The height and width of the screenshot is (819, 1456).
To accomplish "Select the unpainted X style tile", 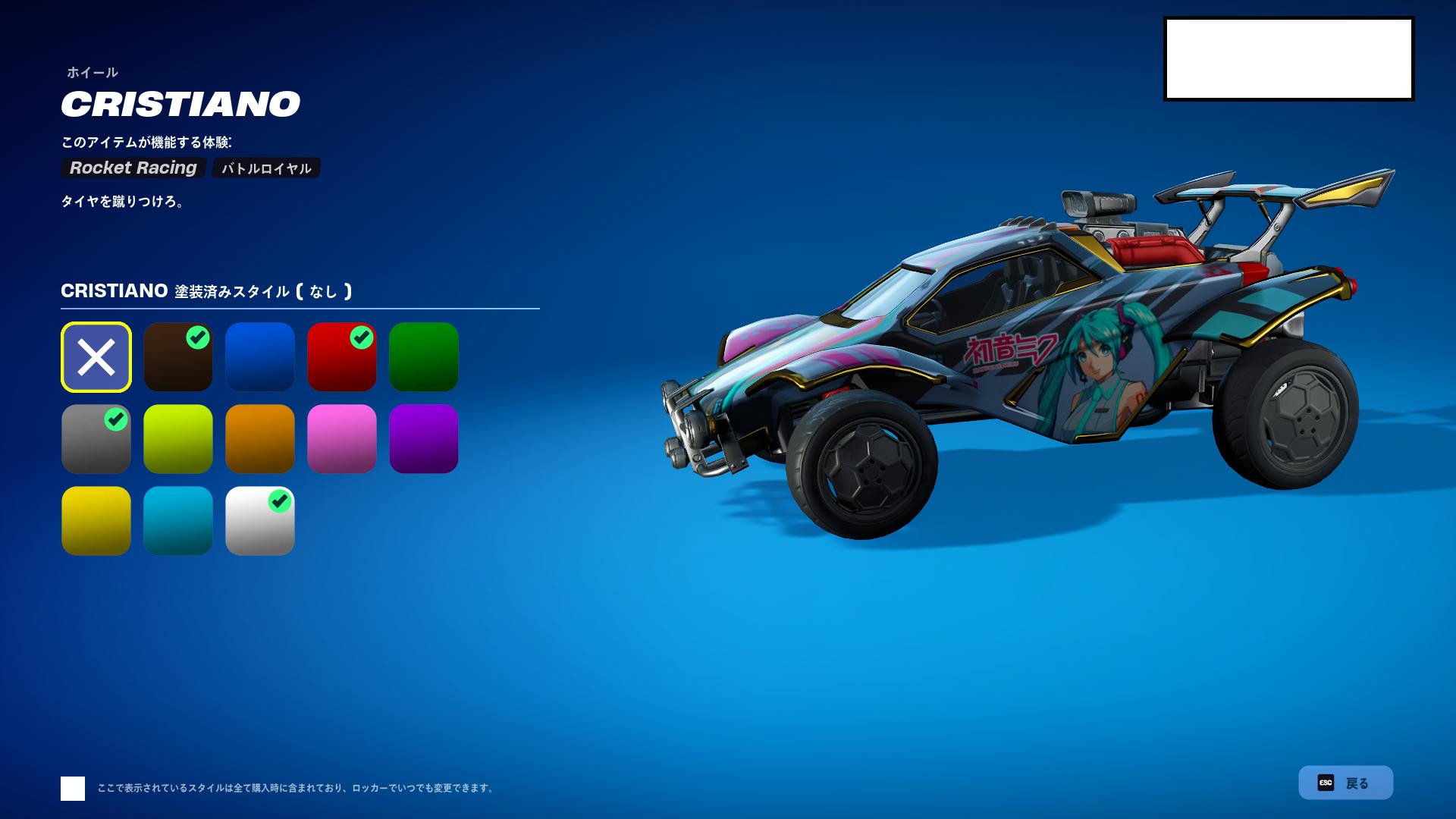I will point(96,357).
